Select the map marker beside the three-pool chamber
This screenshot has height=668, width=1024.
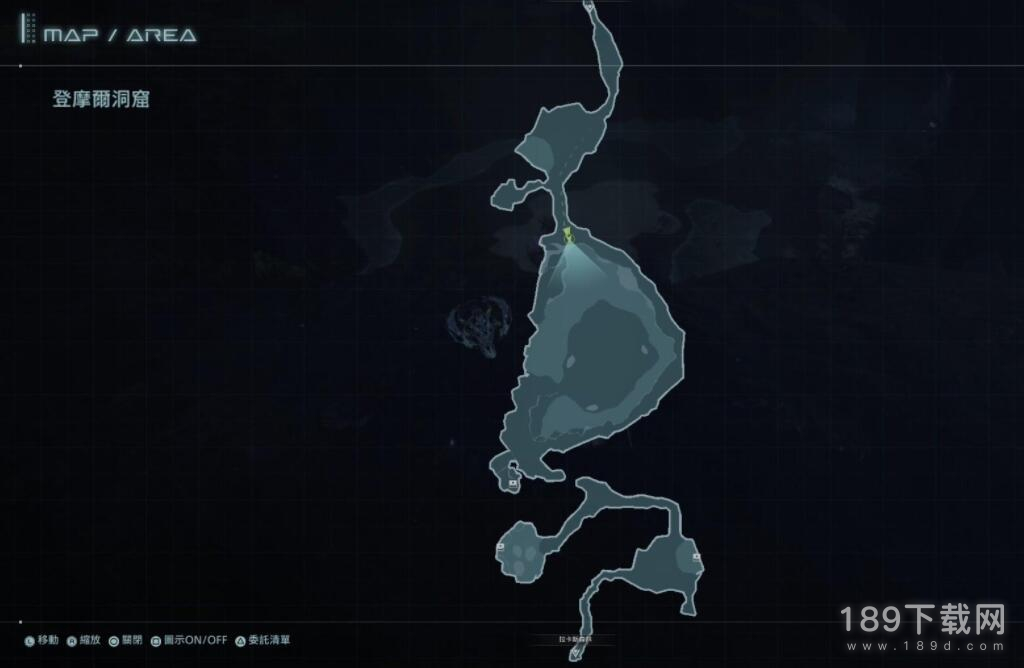pos(500,547)
